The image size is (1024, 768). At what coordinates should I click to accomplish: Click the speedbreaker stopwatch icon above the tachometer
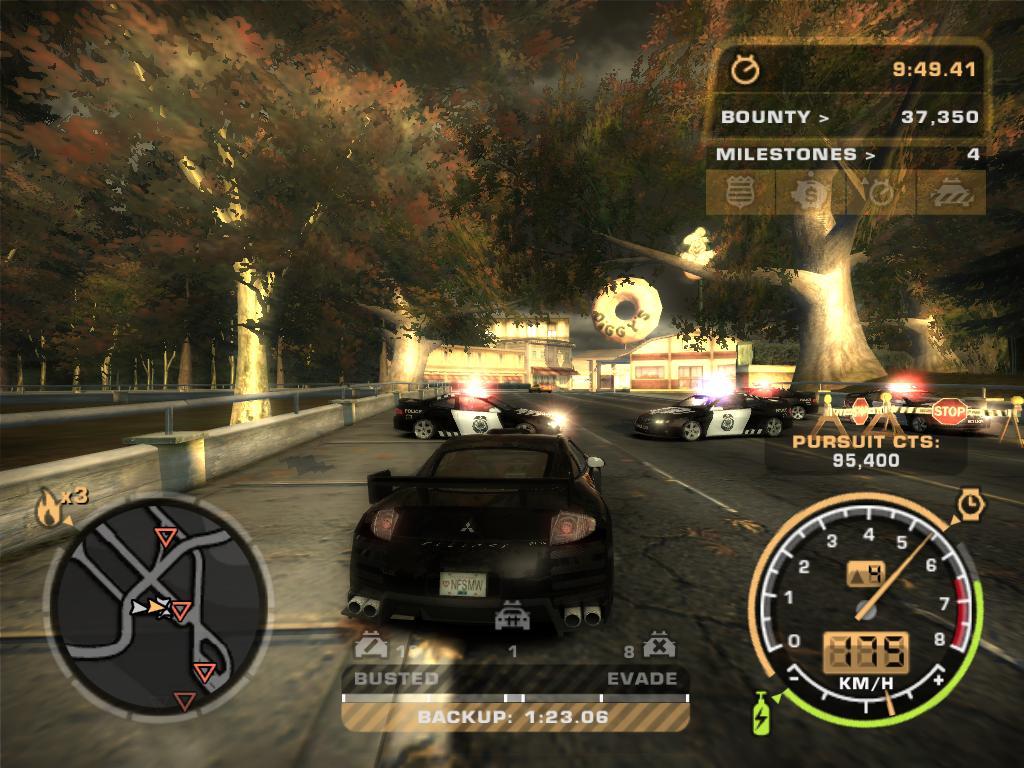[969, 504]
